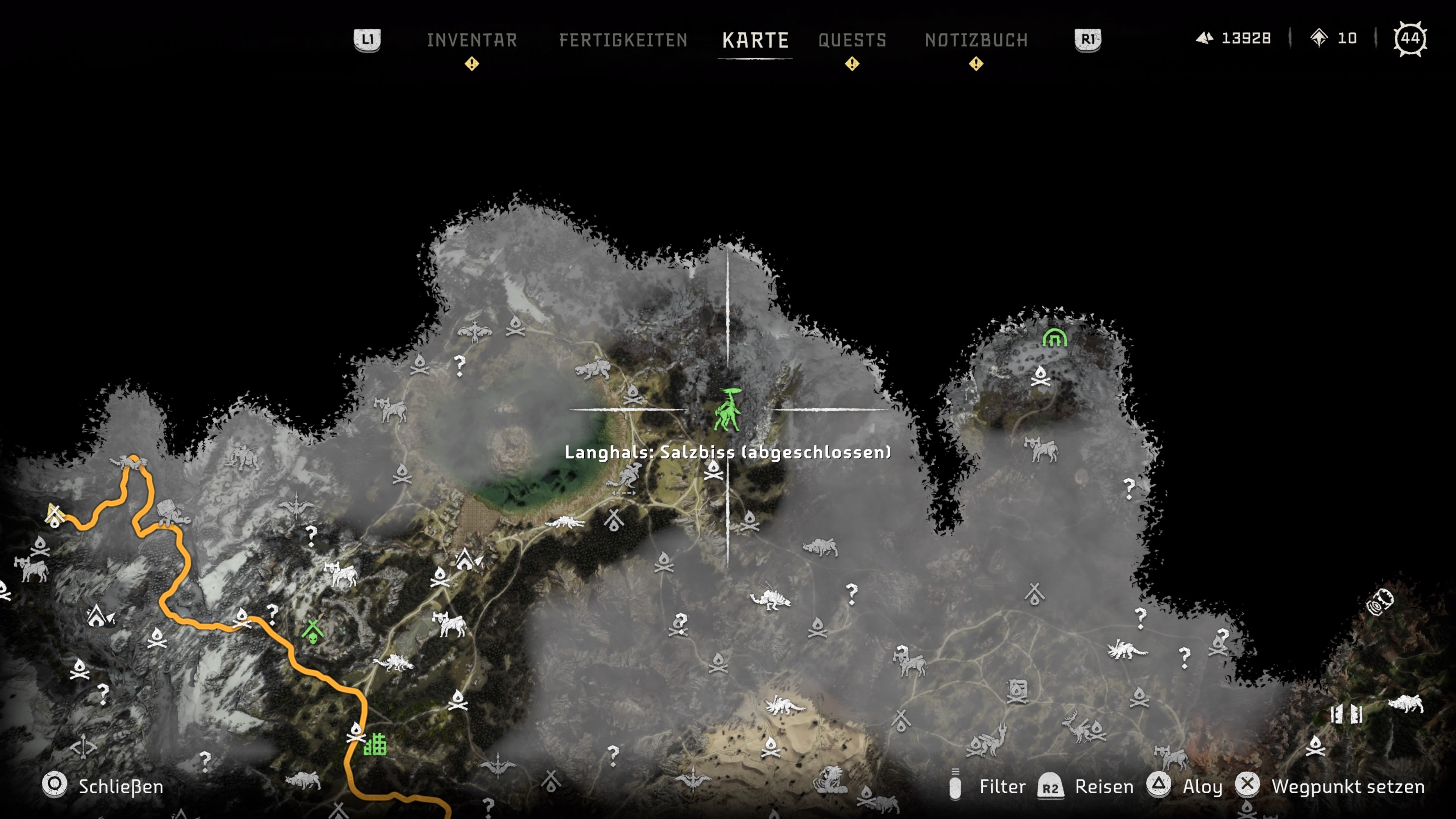Click the Schließen label to close map
Image resolution: width=1456 pixels, height=819 pixels.
(x=121, y=786)
